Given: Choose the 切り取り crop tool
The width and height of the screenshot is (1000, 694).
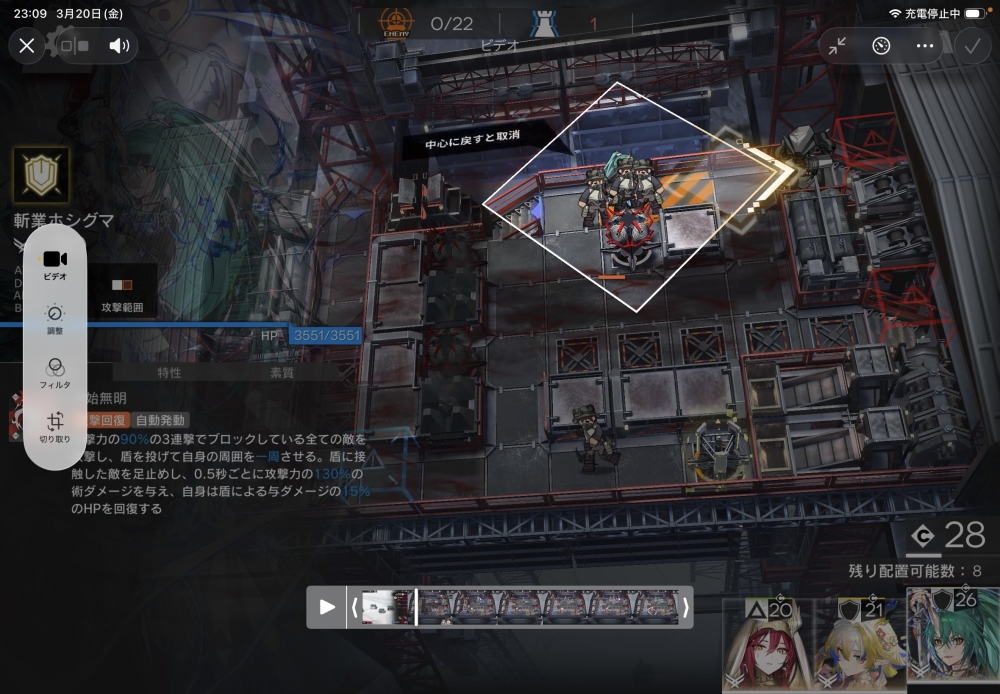Looking at the screenshot, I should click(55, 427).
